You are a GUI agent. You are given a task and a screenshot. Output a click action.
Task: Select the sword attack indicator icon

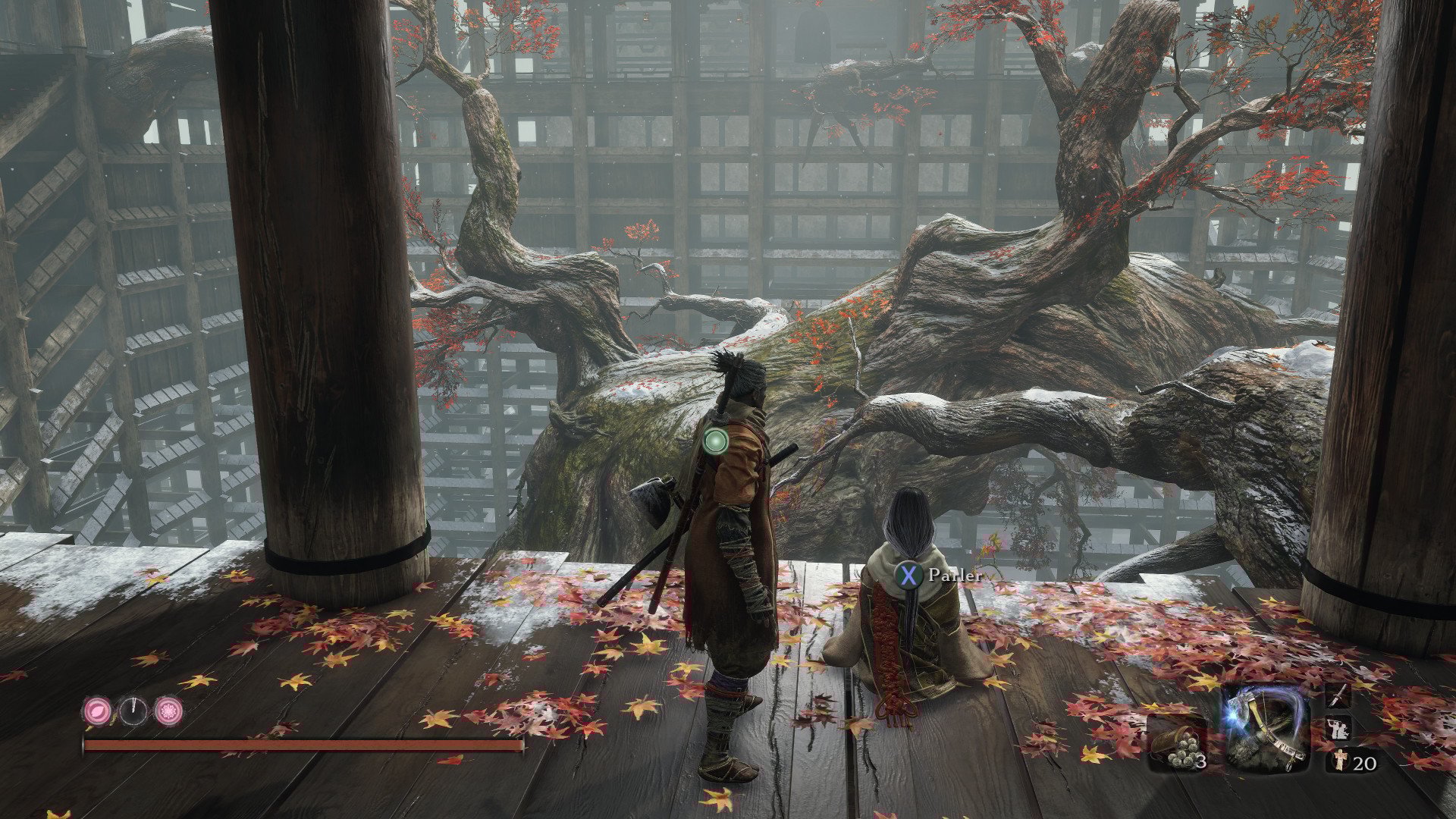click(1338, 695)
